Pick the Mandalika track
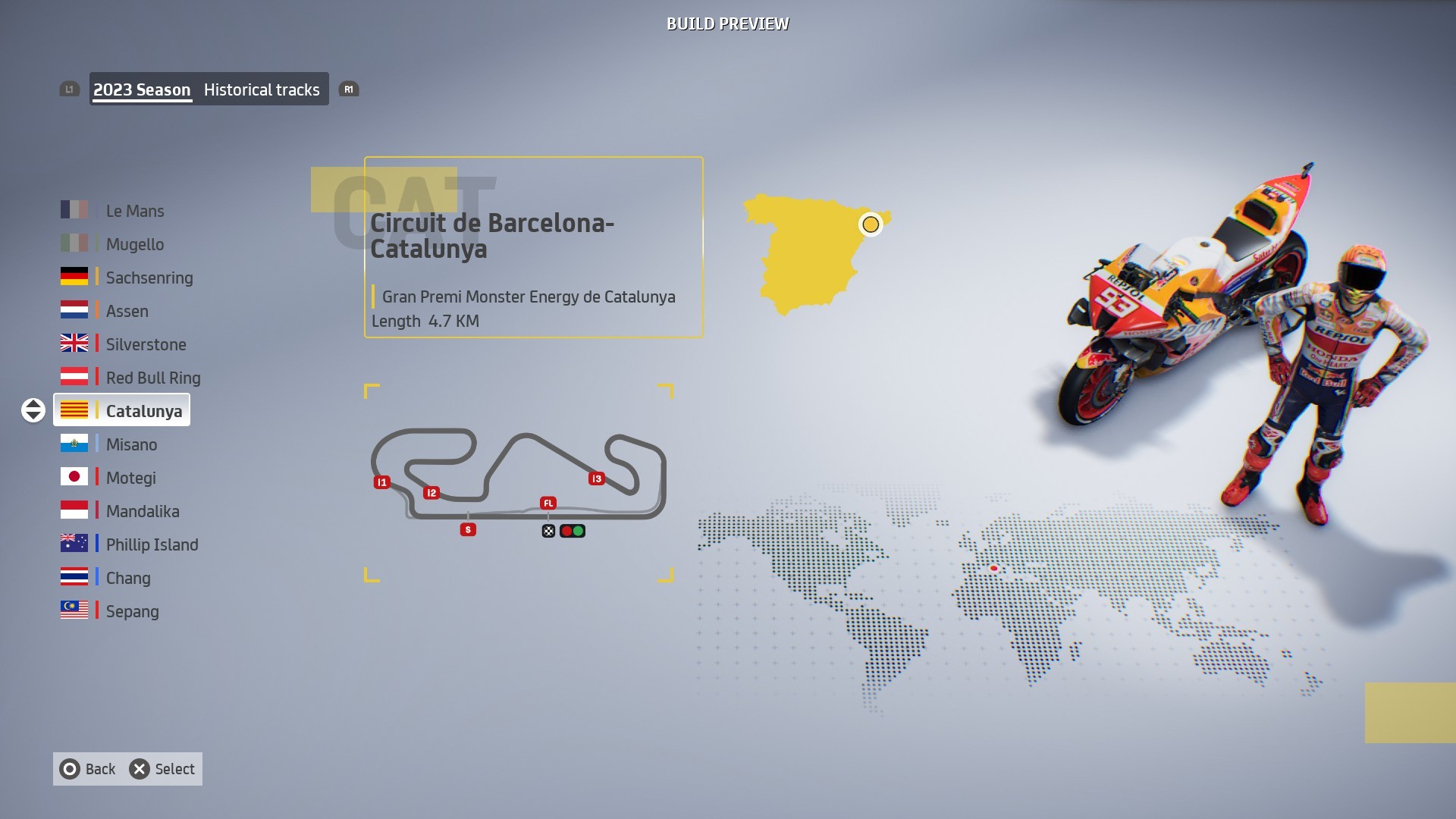 [143, 511]
